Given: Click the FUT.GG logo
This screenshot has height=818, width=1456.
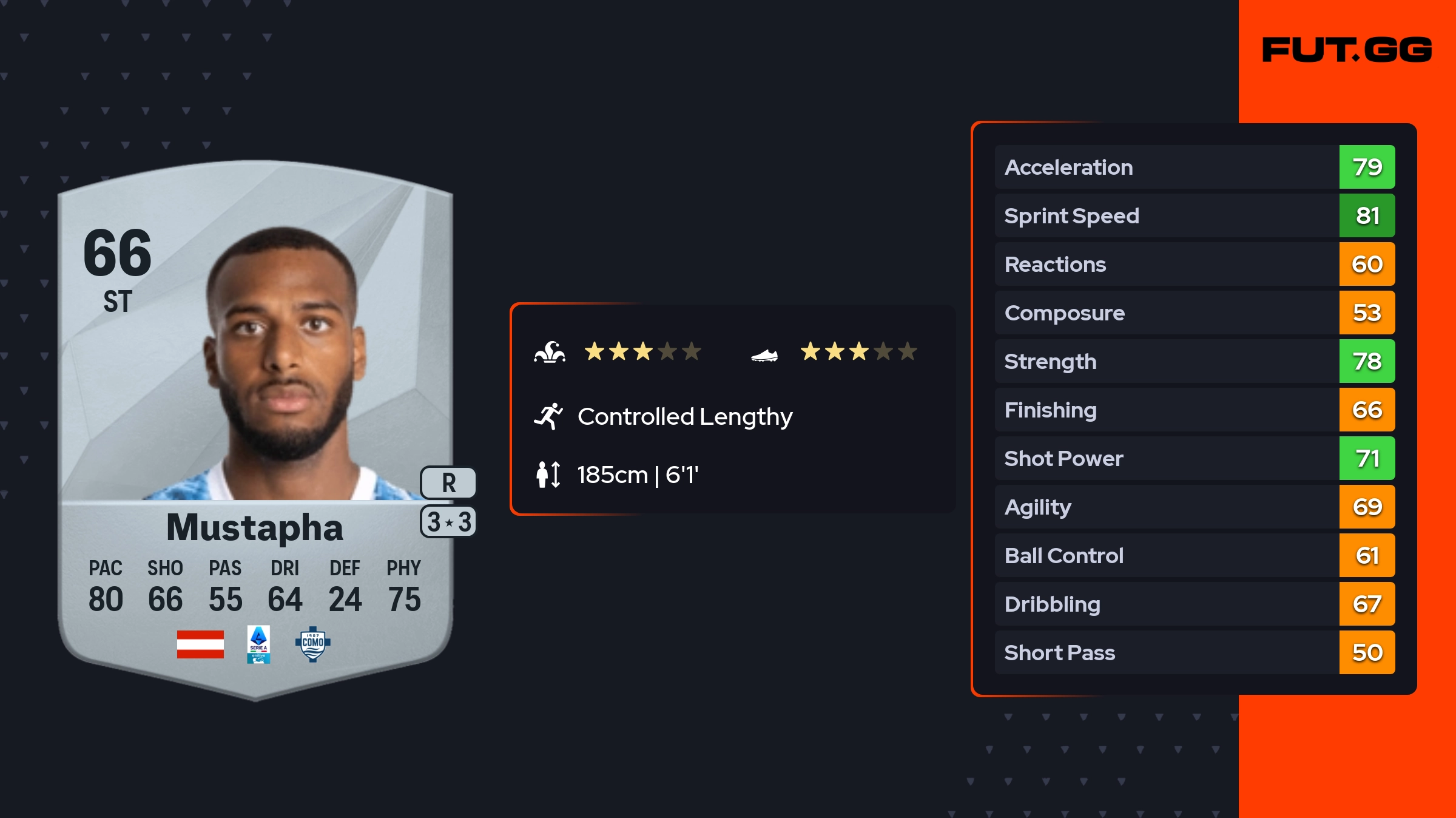Looking at the screenshot, I should [x=1347, y=50].
